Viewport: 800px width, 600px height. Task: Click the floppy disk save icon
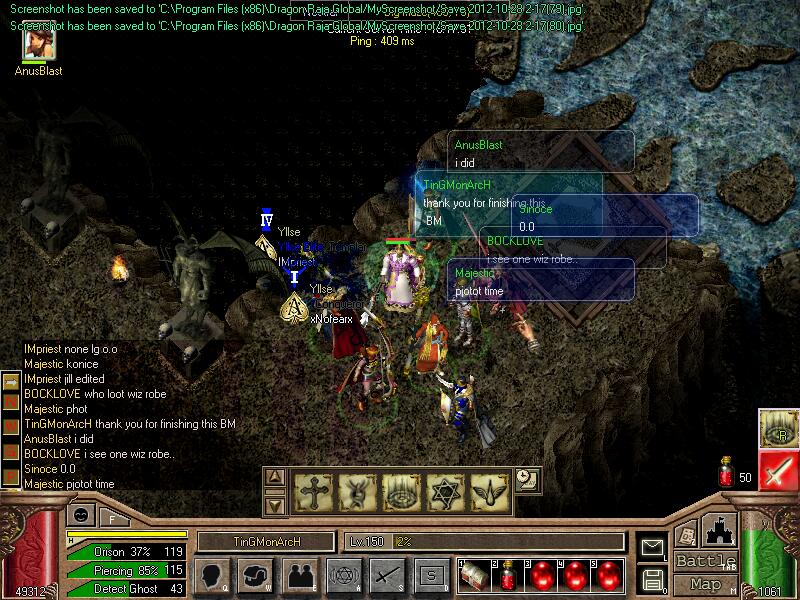coord(652,579)
